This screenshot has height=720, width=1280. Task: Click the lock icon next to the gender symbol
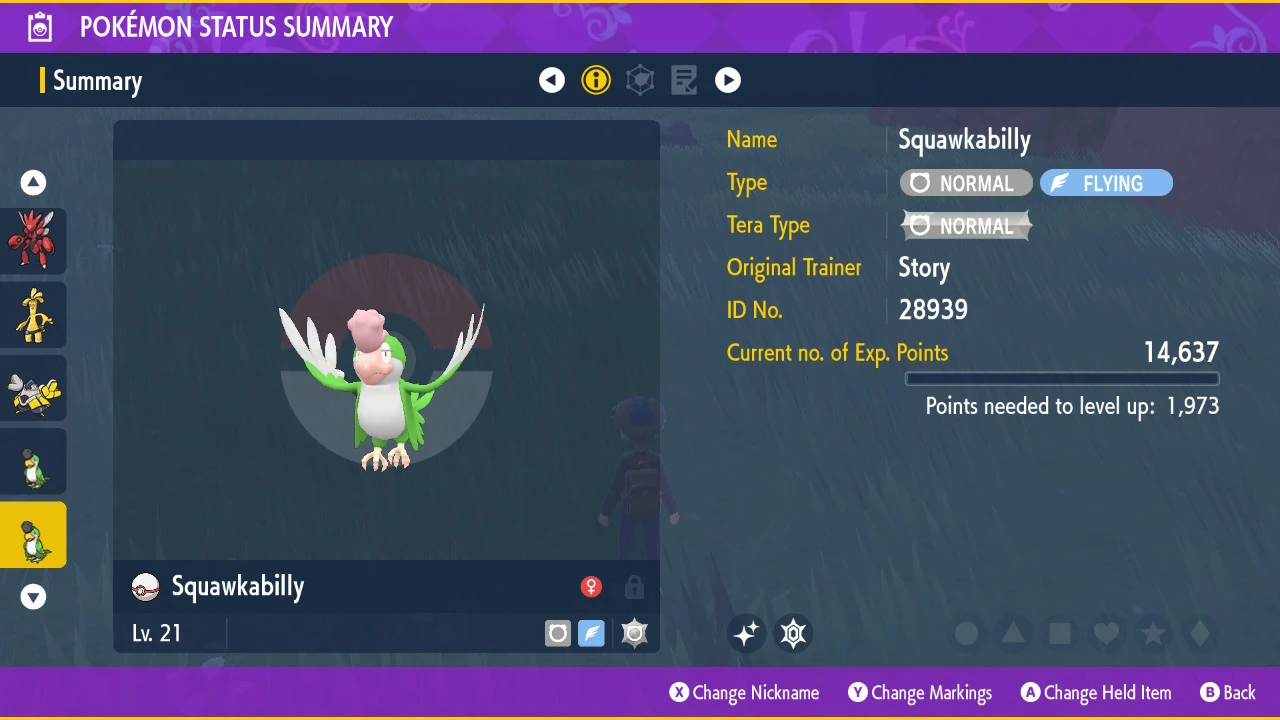click(634, 587)
